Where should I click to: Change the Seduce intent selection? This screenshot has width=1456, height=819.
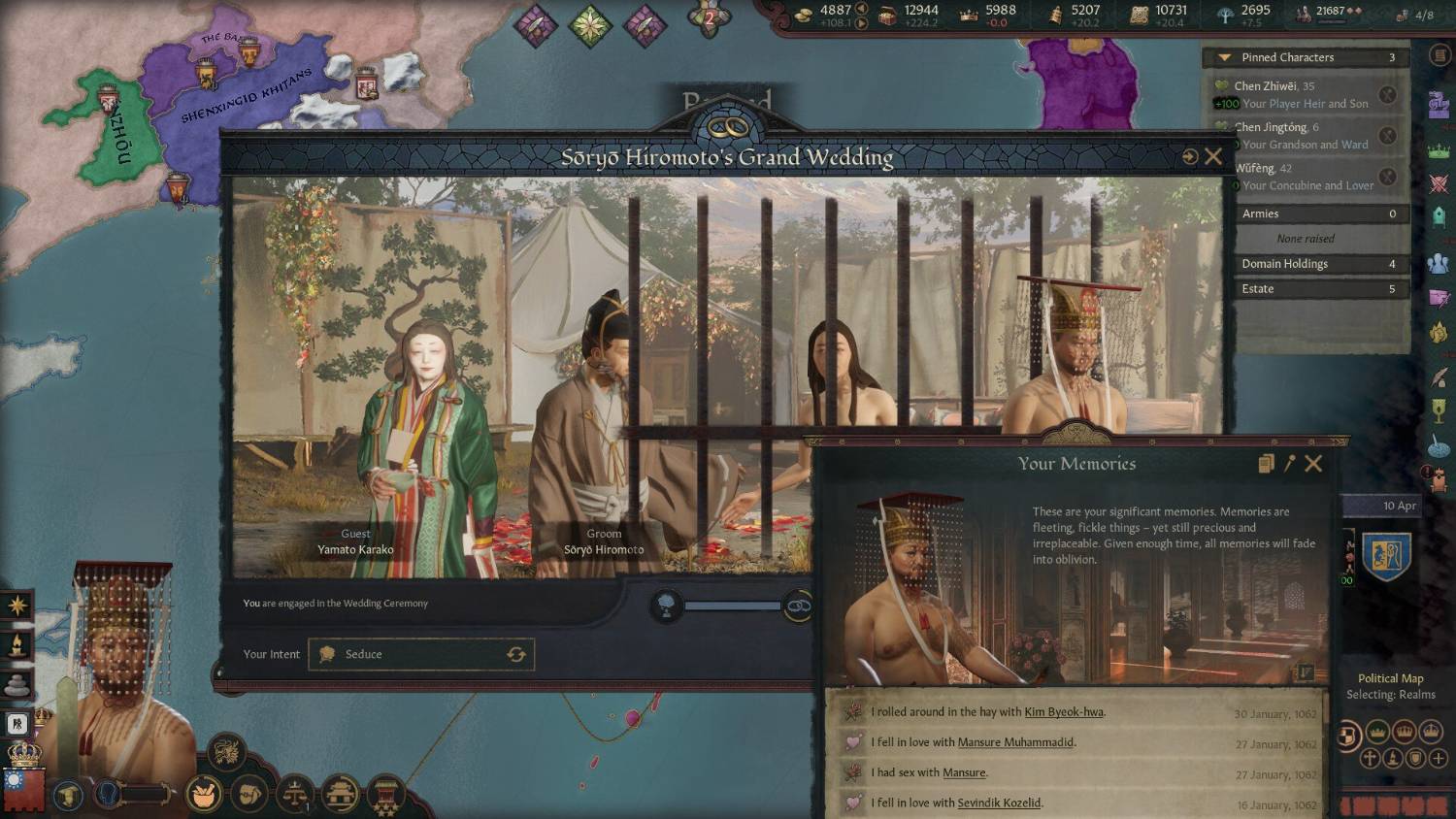click(x=515, y=654)
